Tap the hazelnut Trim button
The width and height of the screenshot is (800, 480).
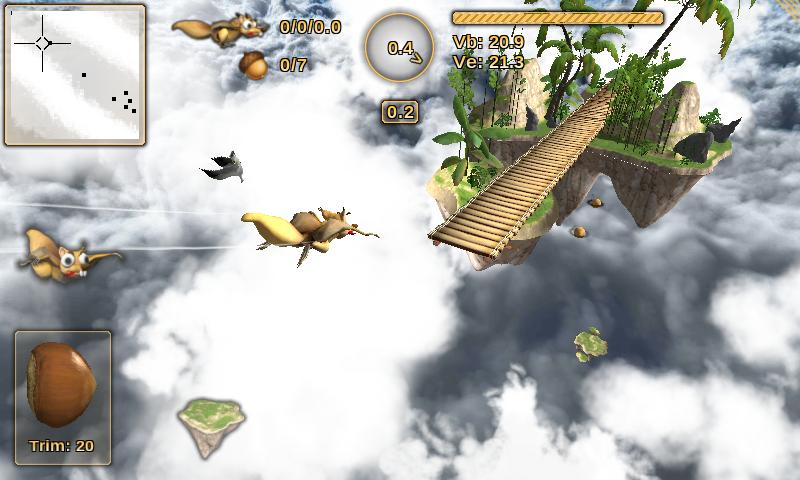coord(62,396)
